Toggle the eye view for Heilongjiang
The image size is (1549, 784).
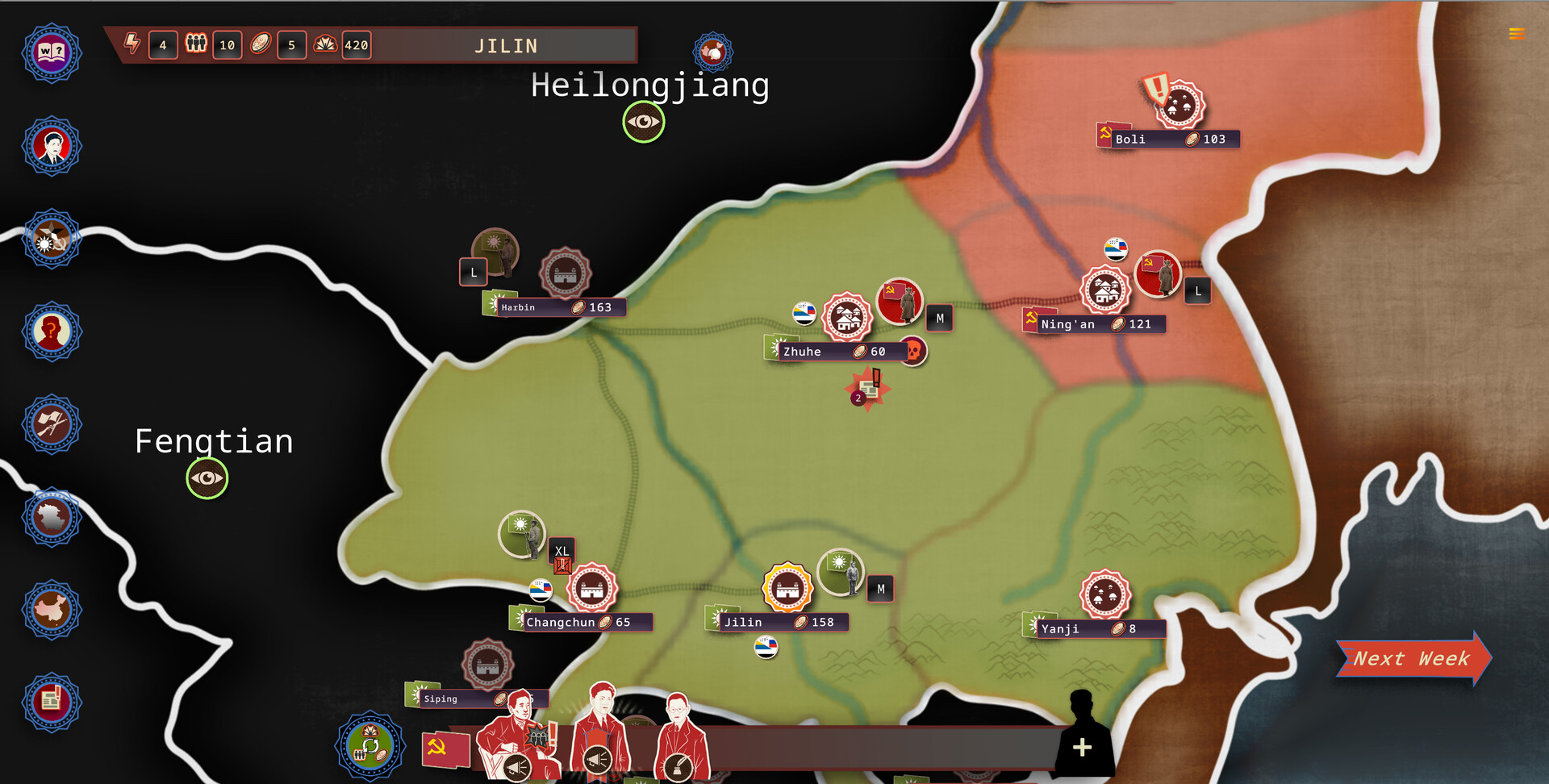click(x=643, y=122)
